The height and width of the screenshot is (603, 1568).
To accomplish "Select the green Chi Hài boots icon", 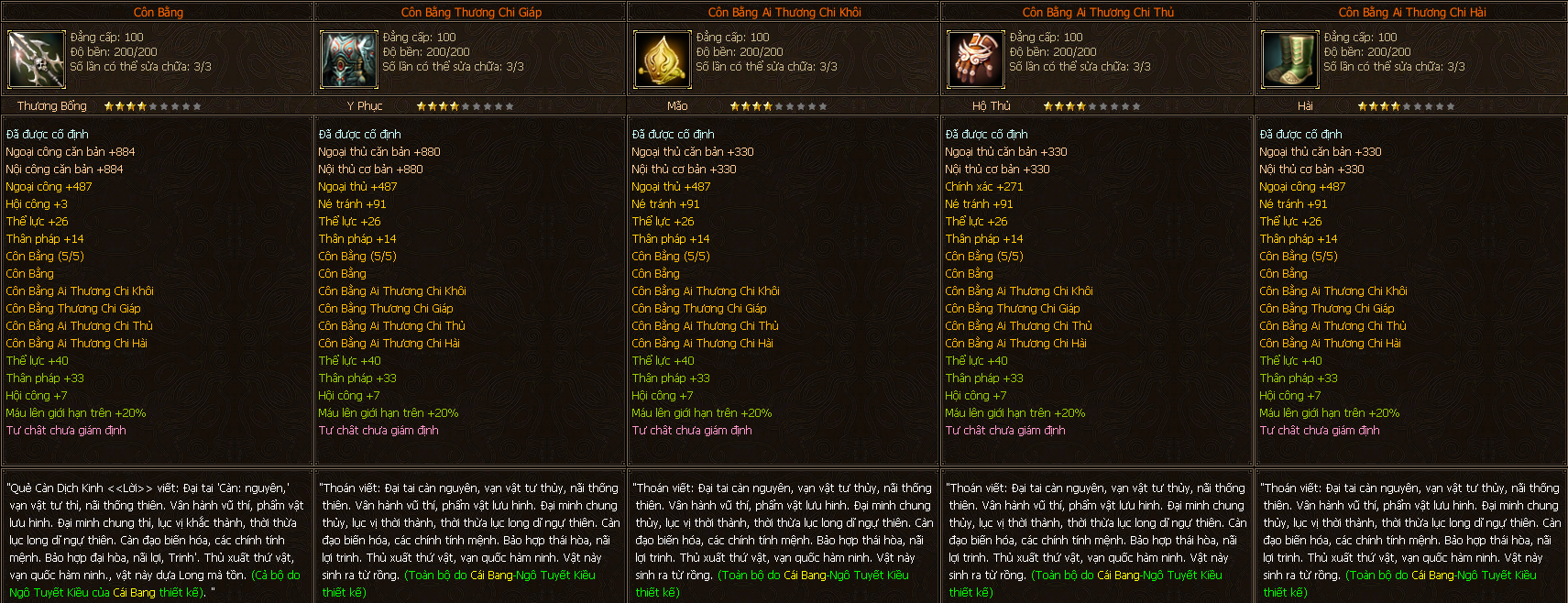I will pyautogui.click(x=1288, y=60).
